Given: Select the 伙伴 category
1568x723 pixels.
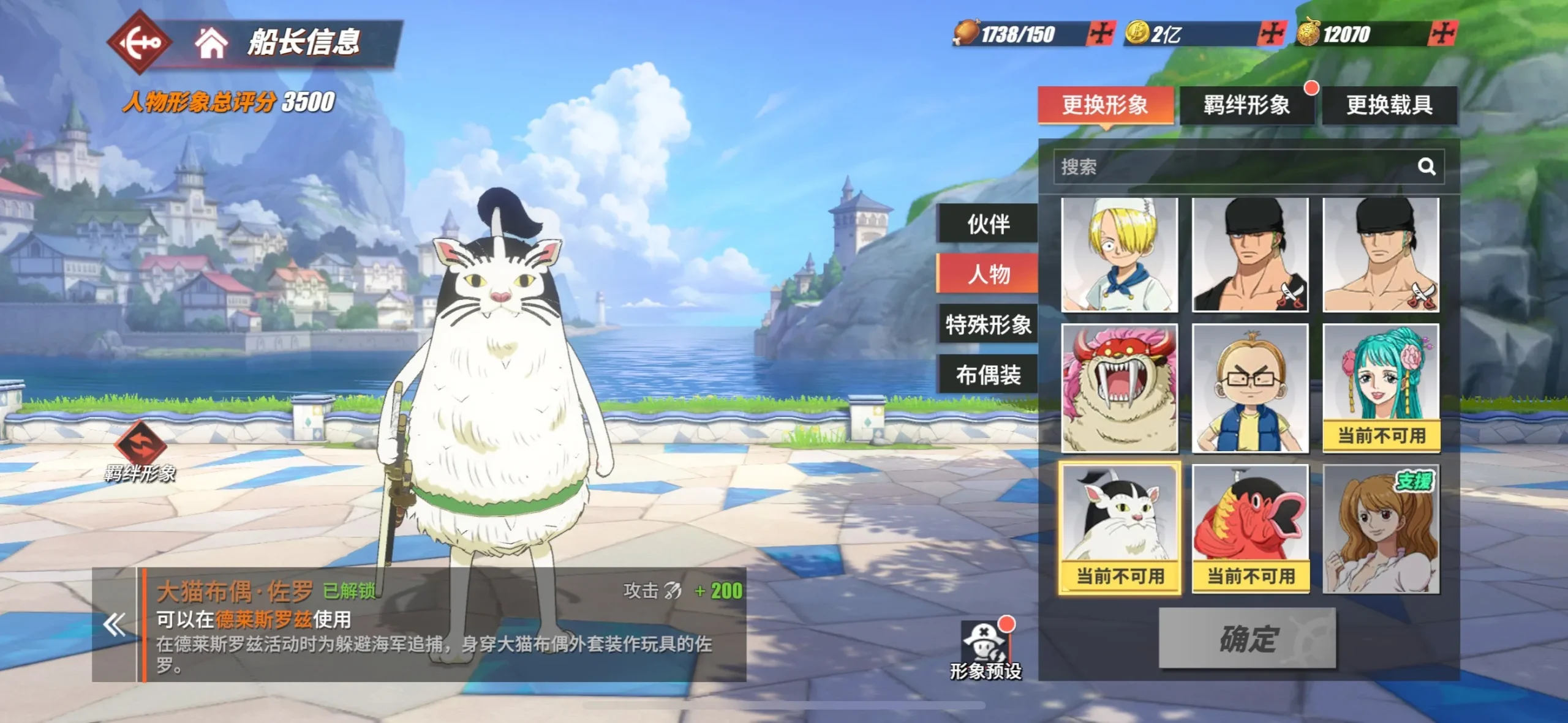Looking at the screenshot, I should point(988,224).
